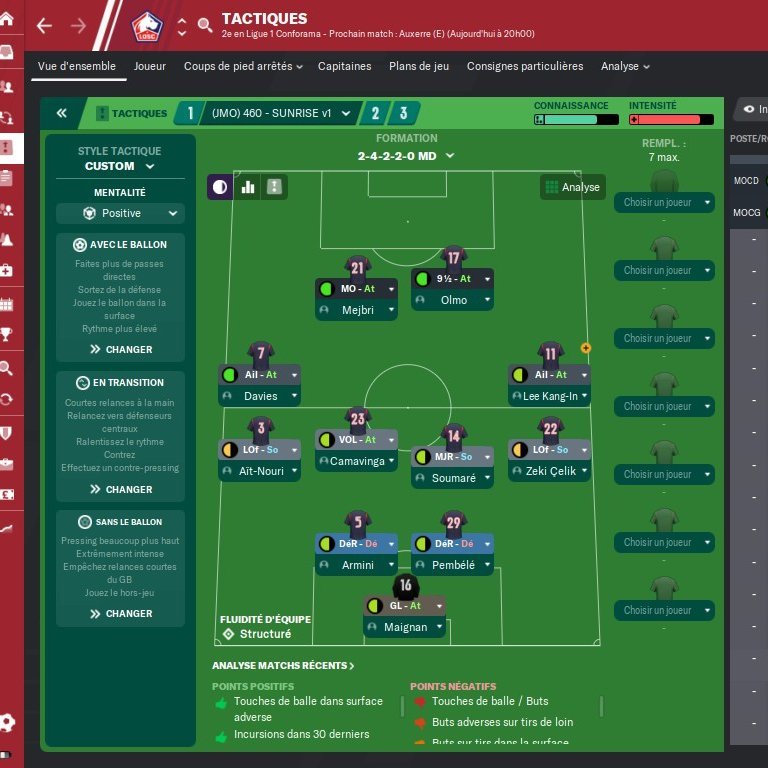Open the Custom tactical style dropdown
Image resolution: width=768 pixels, height=768 pixels.
point(120,166)
